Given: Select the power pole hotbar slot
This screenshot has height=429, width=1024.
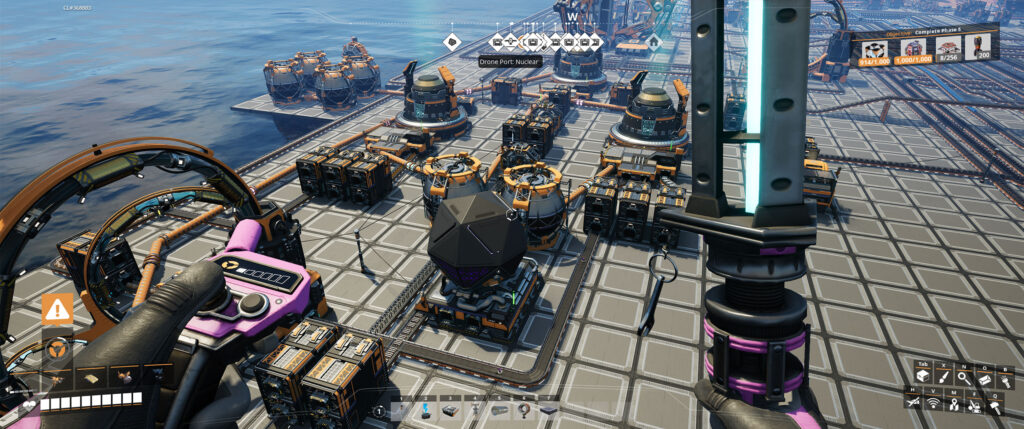Looking at the screenshot, I should click(475, 410).
